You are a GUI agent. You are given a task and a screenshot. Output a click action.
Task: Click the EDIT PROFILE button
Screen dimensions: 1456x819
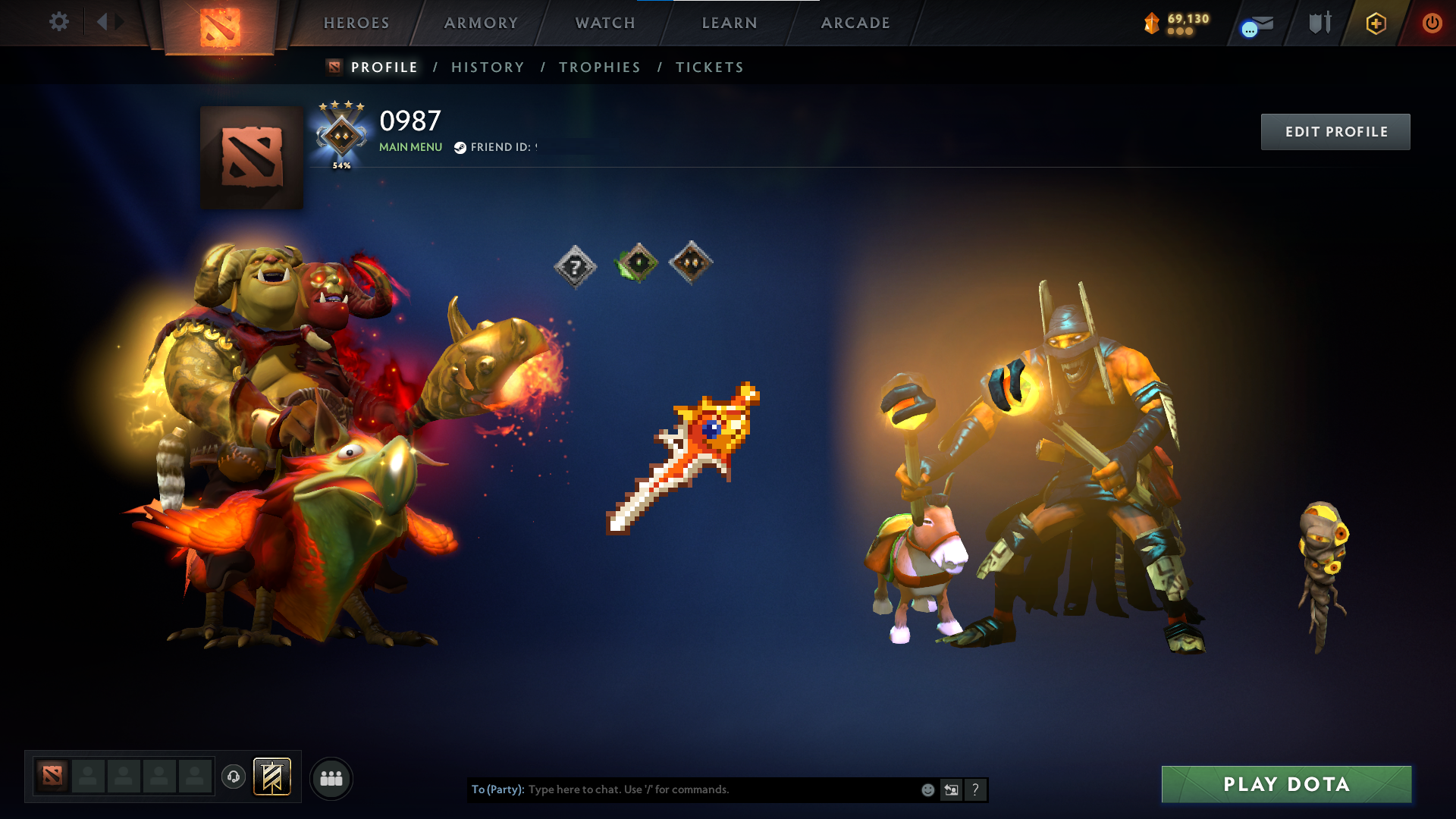click(1335, 131)
